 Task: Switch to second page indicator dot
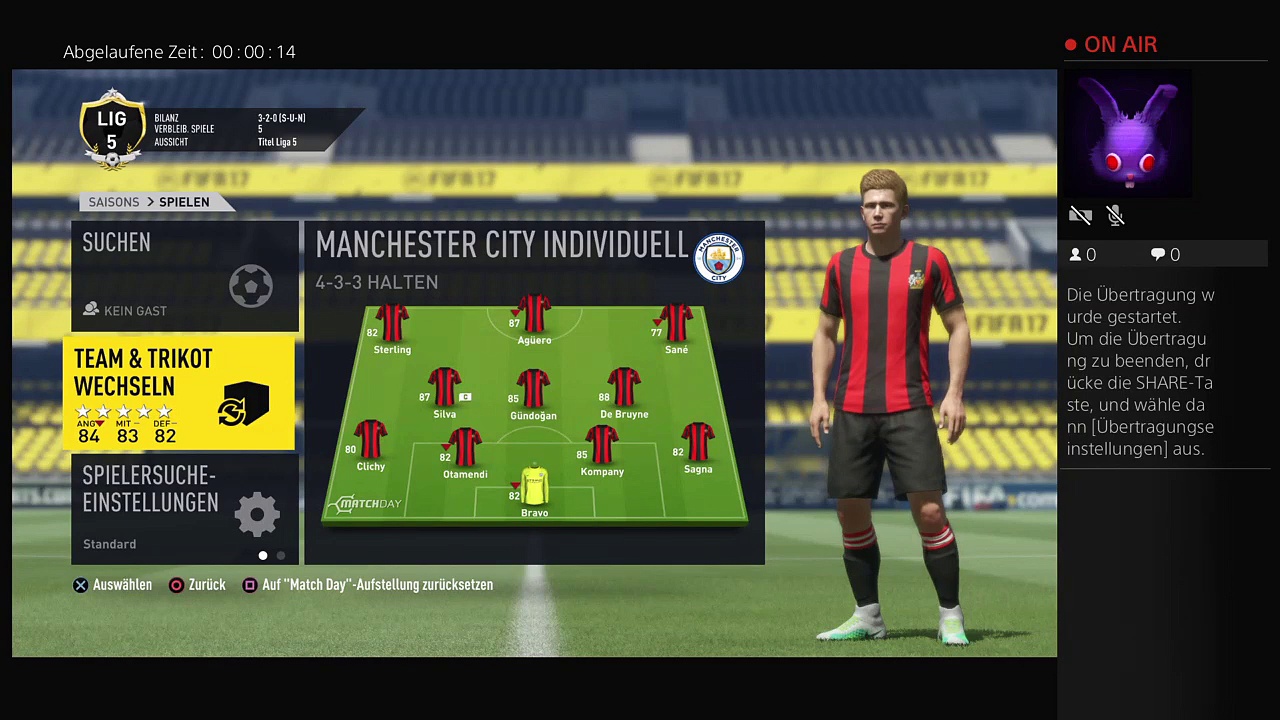pyautogui.click(x=281, y=556)
